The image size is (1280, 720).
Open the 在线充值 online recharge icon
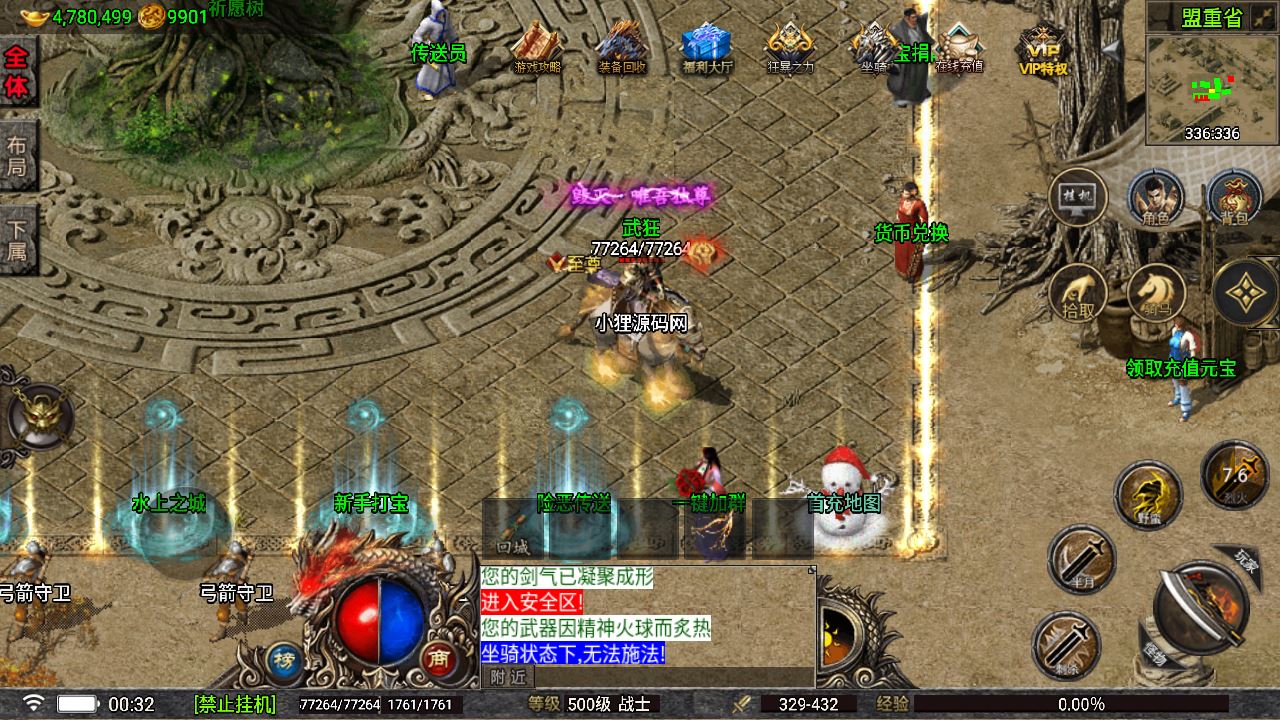[x=959, y=47]
